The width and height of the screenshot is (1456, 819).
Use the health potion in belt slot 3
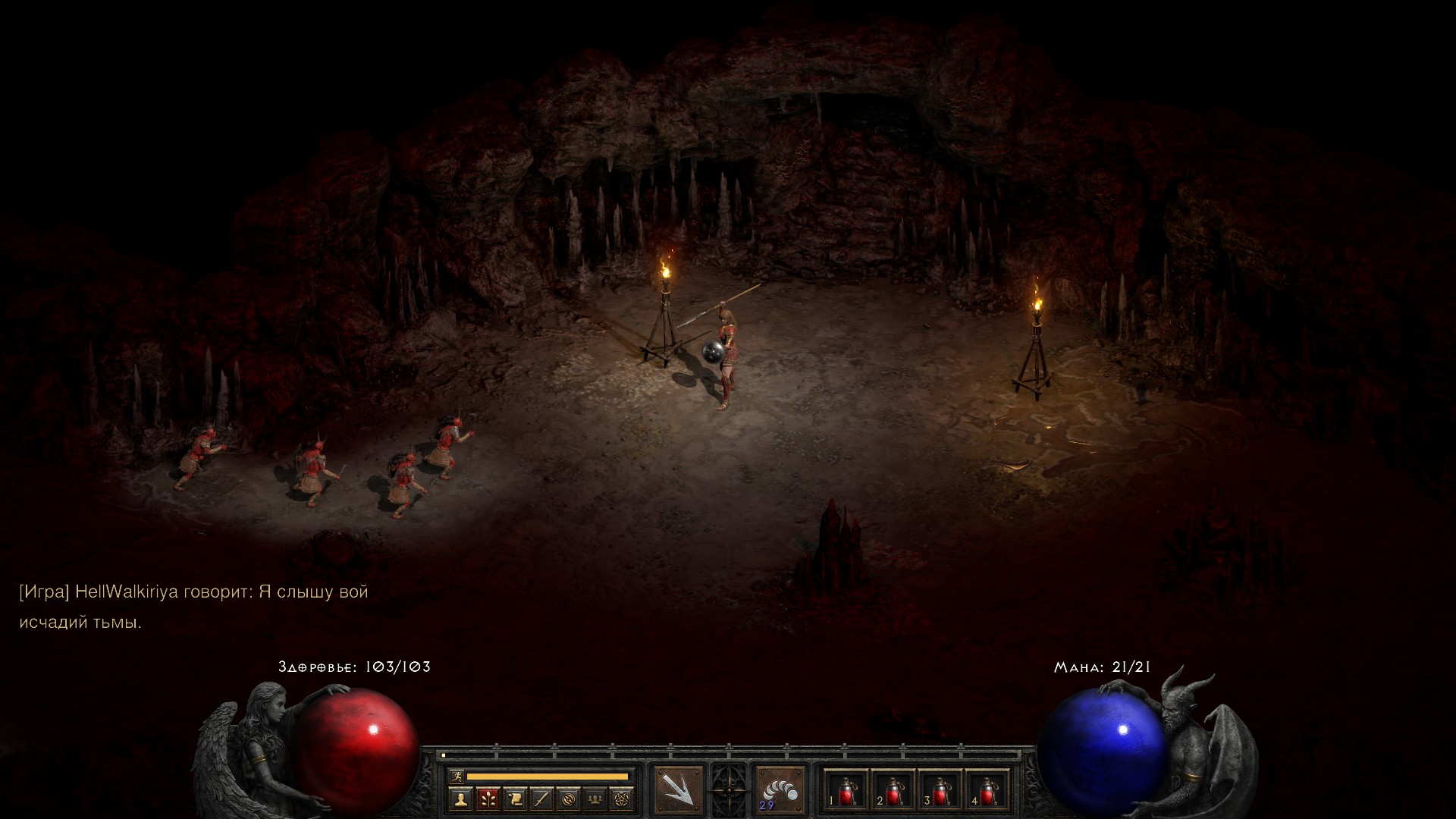(x=939, y=792)
